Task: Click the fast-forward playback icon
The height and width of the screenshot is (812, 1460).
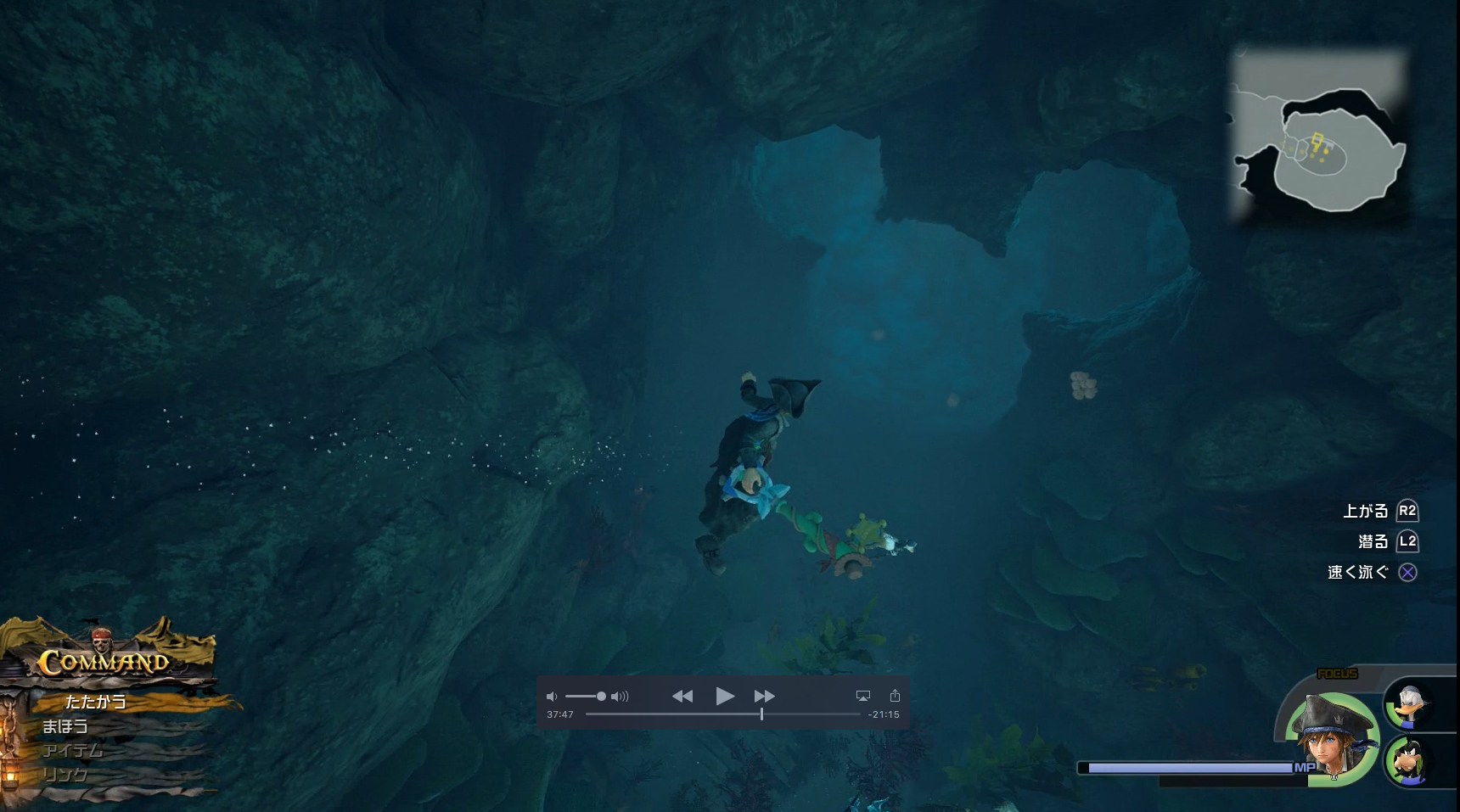Action: click(764, 696)
